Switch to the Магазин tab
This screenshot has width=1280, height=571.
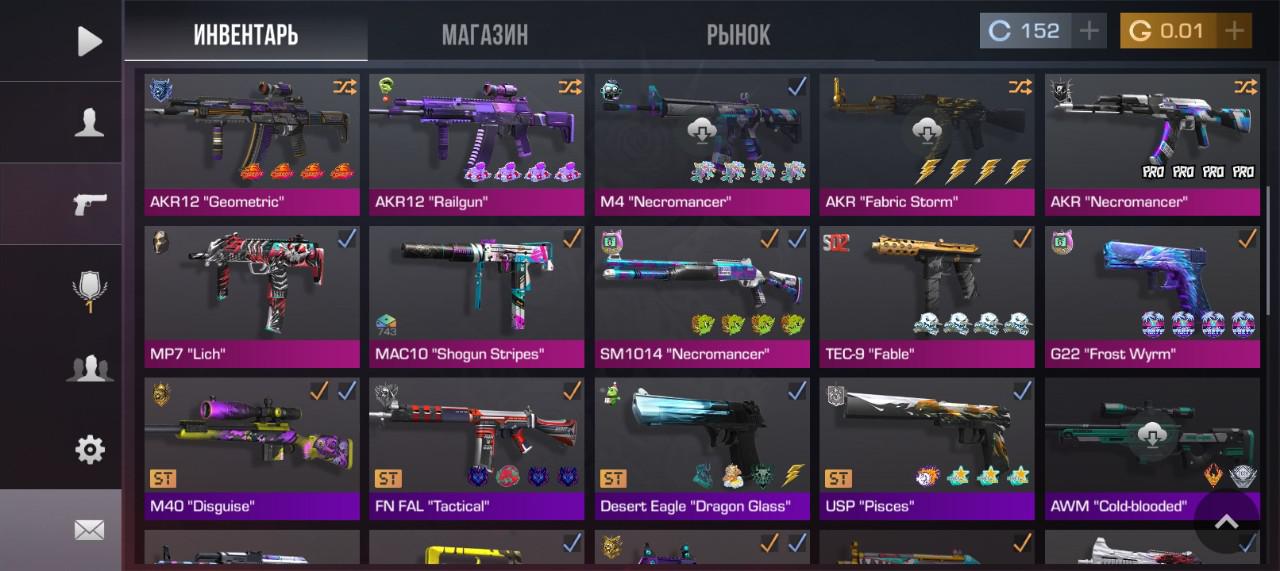point(485,35)
